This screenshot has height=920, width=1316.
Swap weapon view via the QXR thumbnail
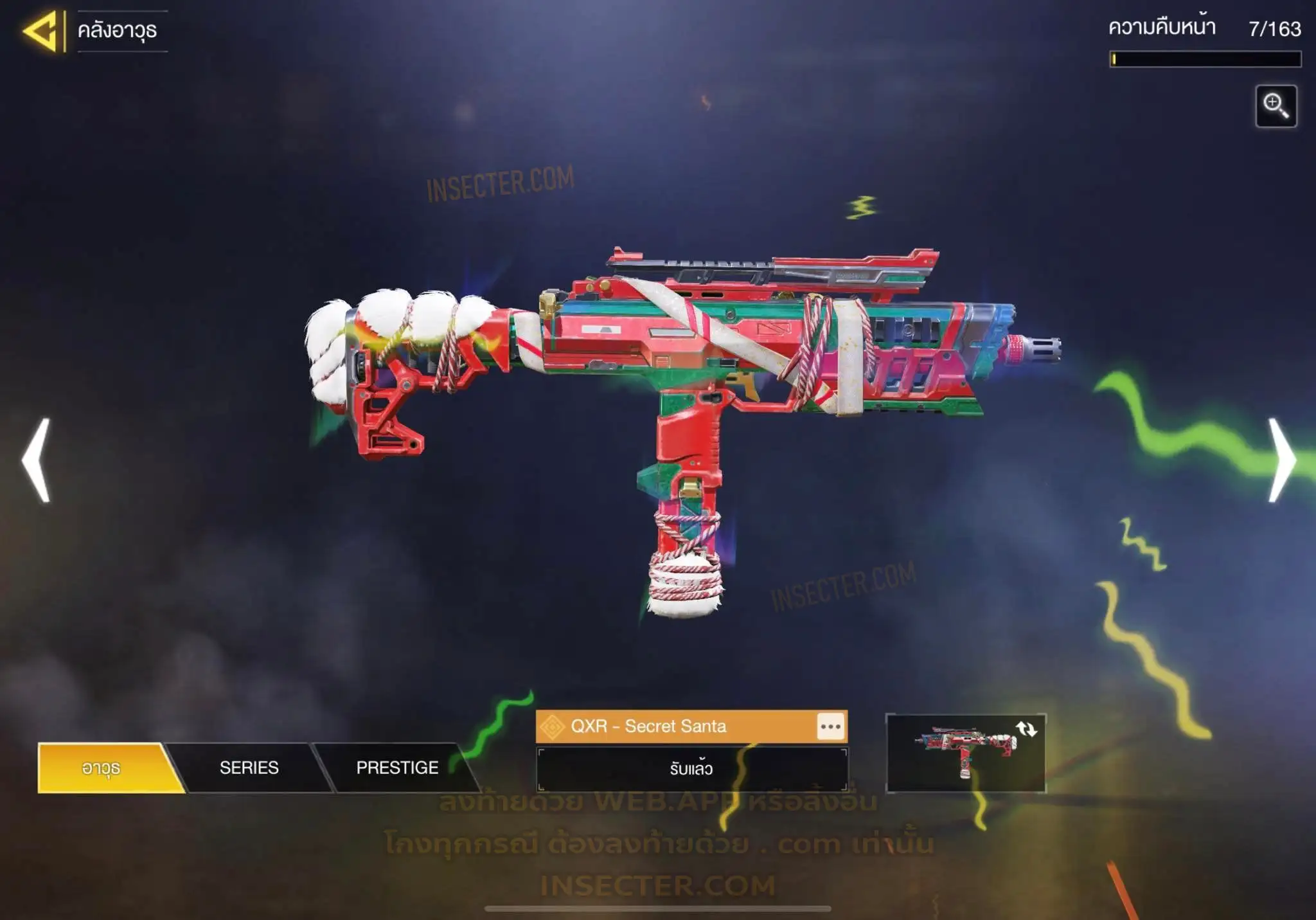pyautogui.click(x=965, y=753)
